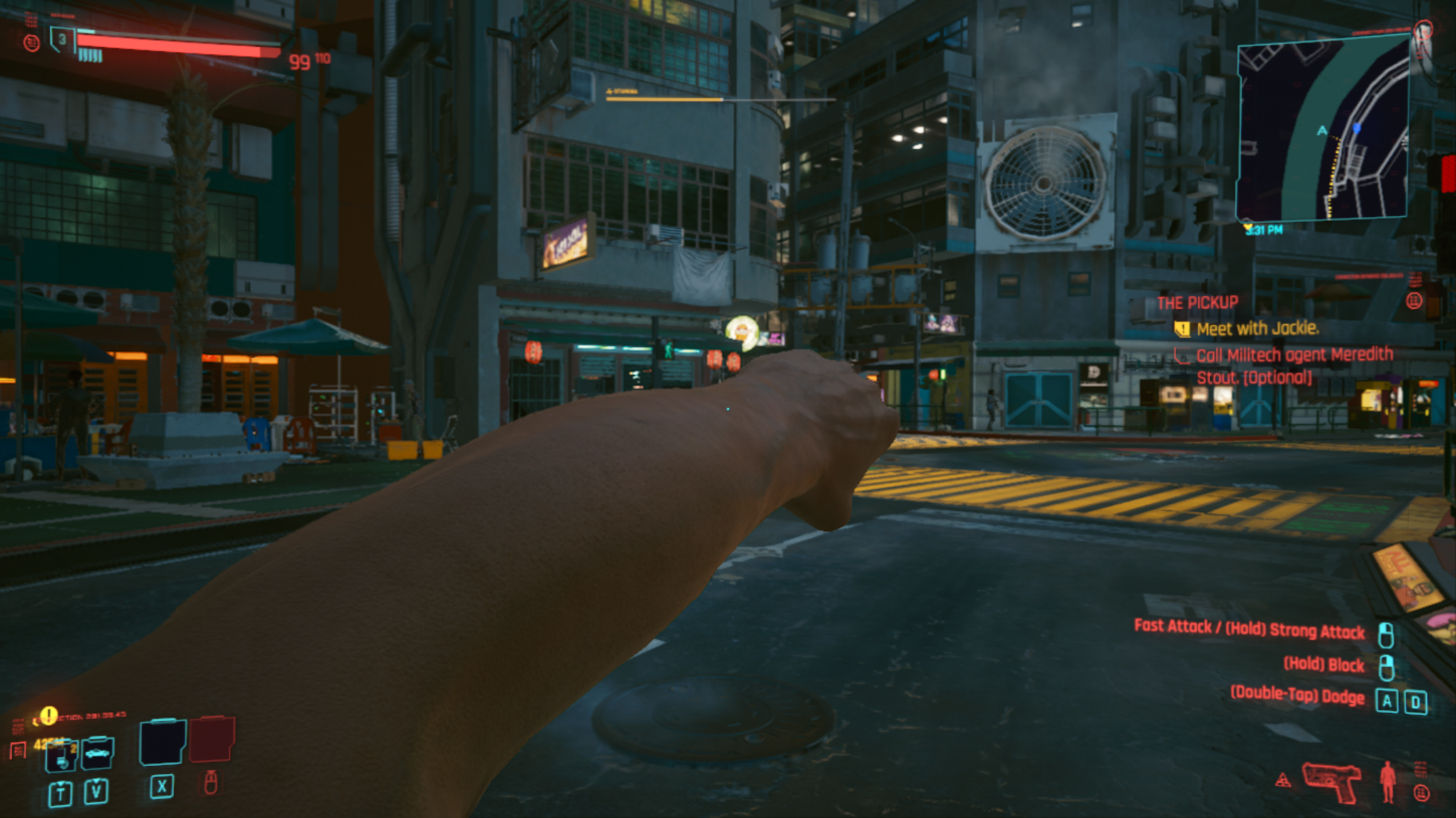Select the standing character stance icon

tap(1387, 782)
